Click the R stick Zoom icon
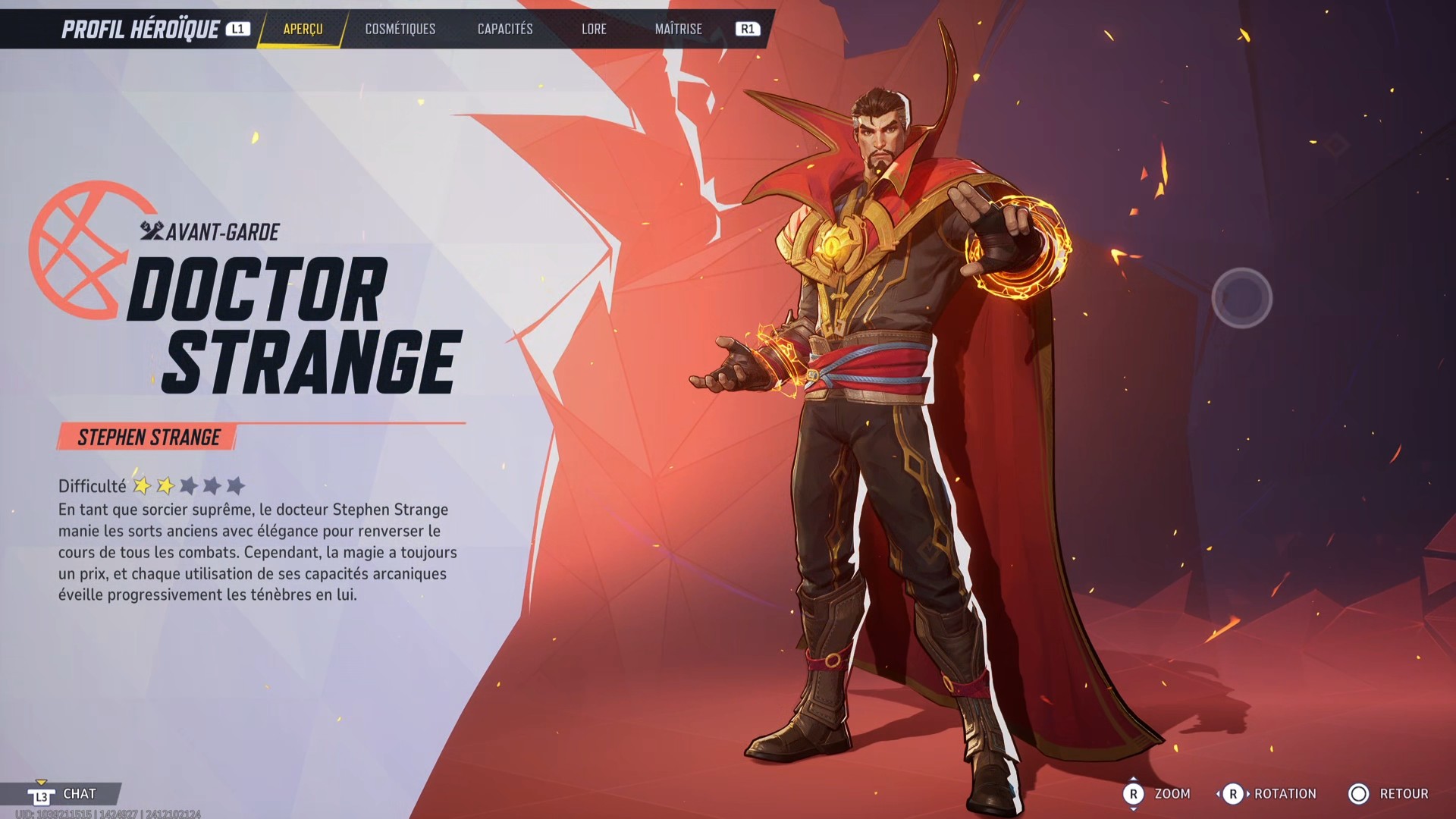The width and height of the screenshot is (1456, 819). tap(1134, 794)
